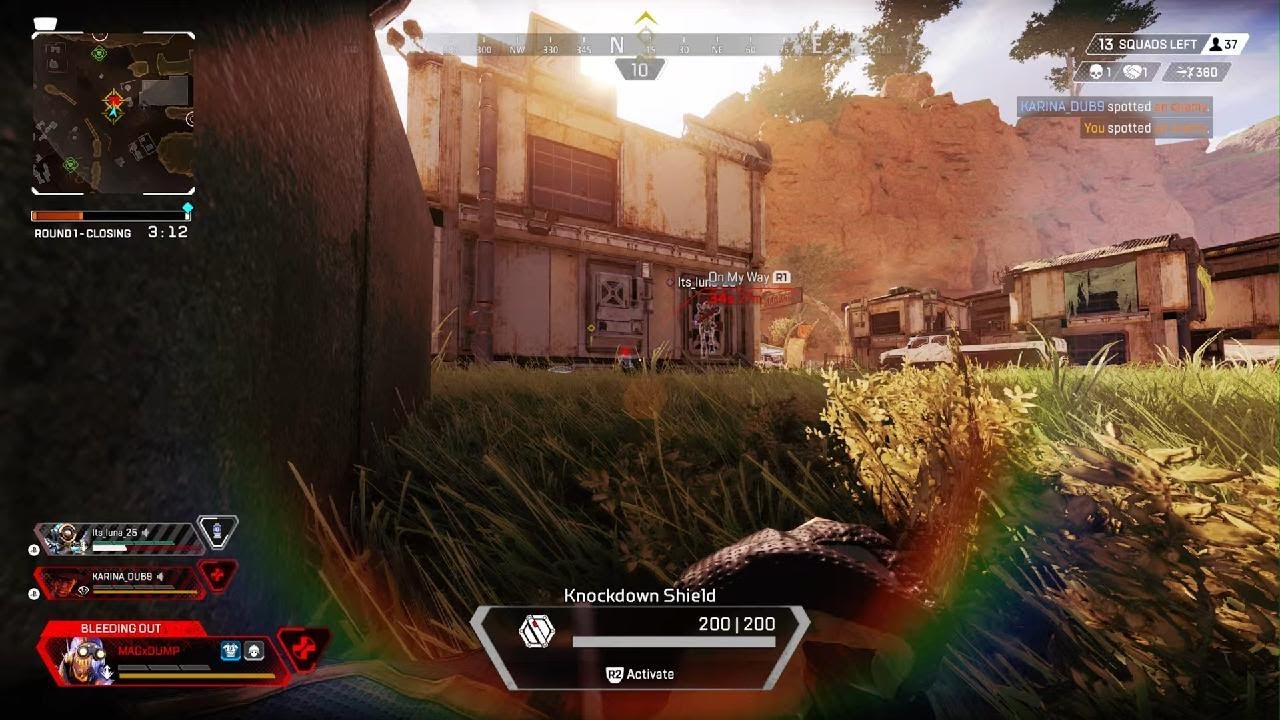Select teammate Its_luna_25's squad panel
Image resolution: width=1280 pixels, height=720 pixels.
point(118,539)
